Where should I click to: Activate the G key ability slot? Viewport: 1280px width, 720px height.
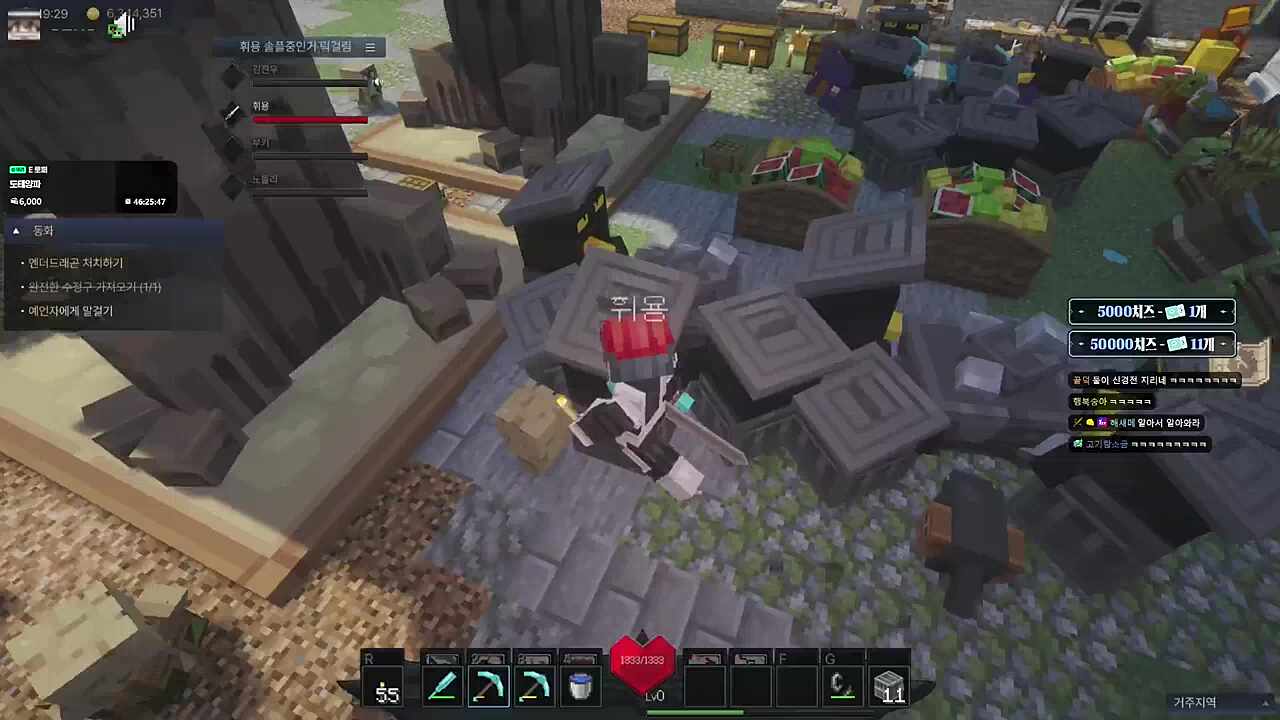click(x=843, y=687)
